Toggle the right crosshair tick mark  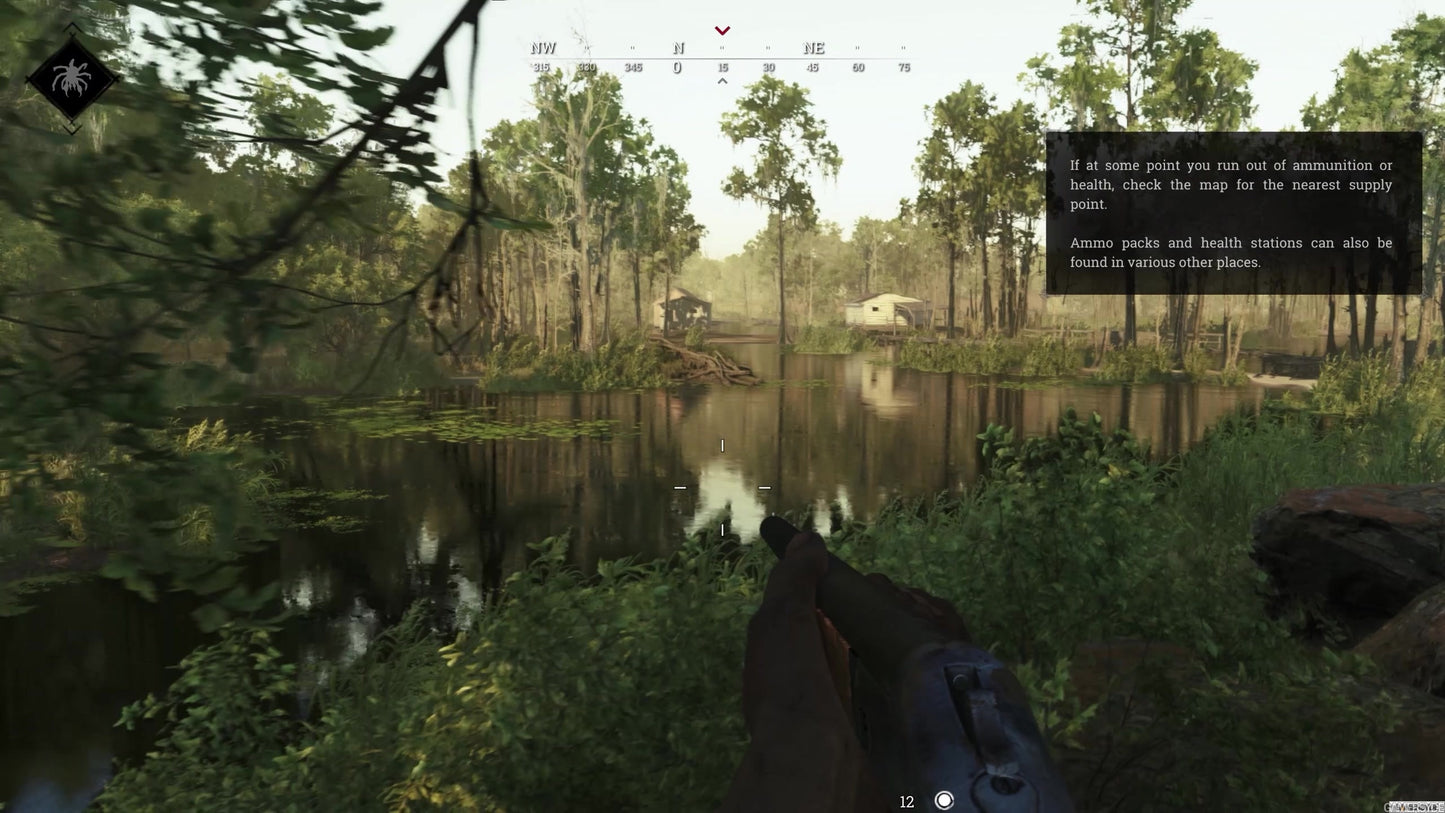tap(764, 487)
